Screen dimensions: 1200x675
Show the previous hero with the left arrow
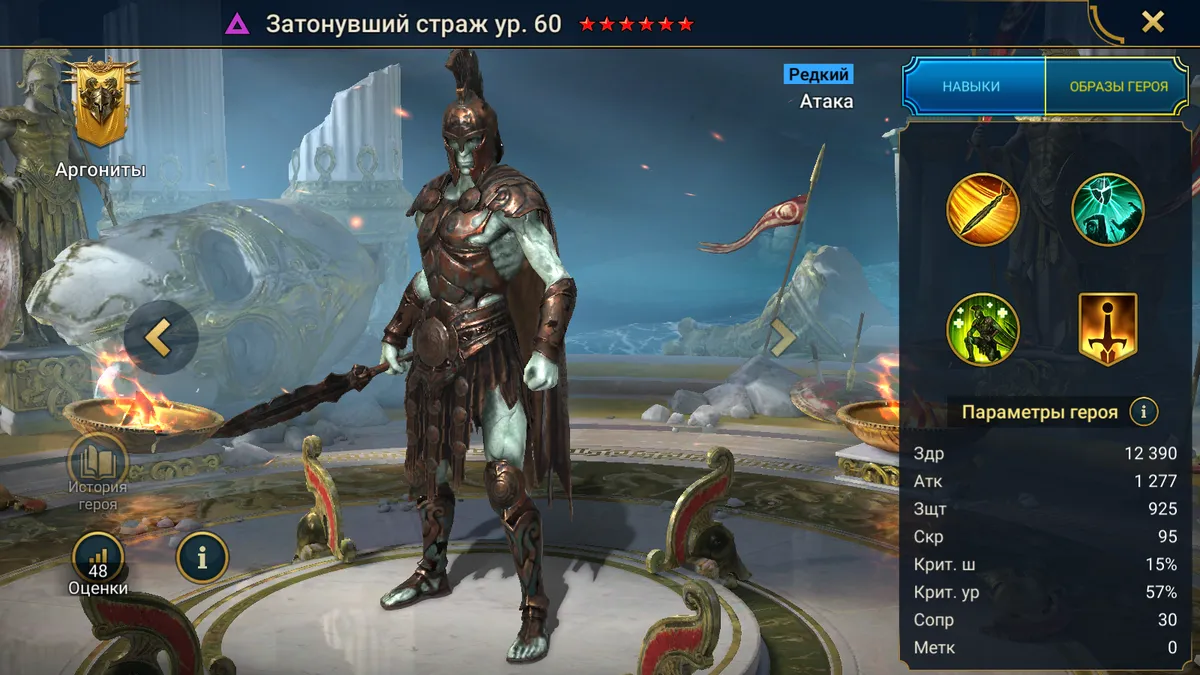[160, 338]
